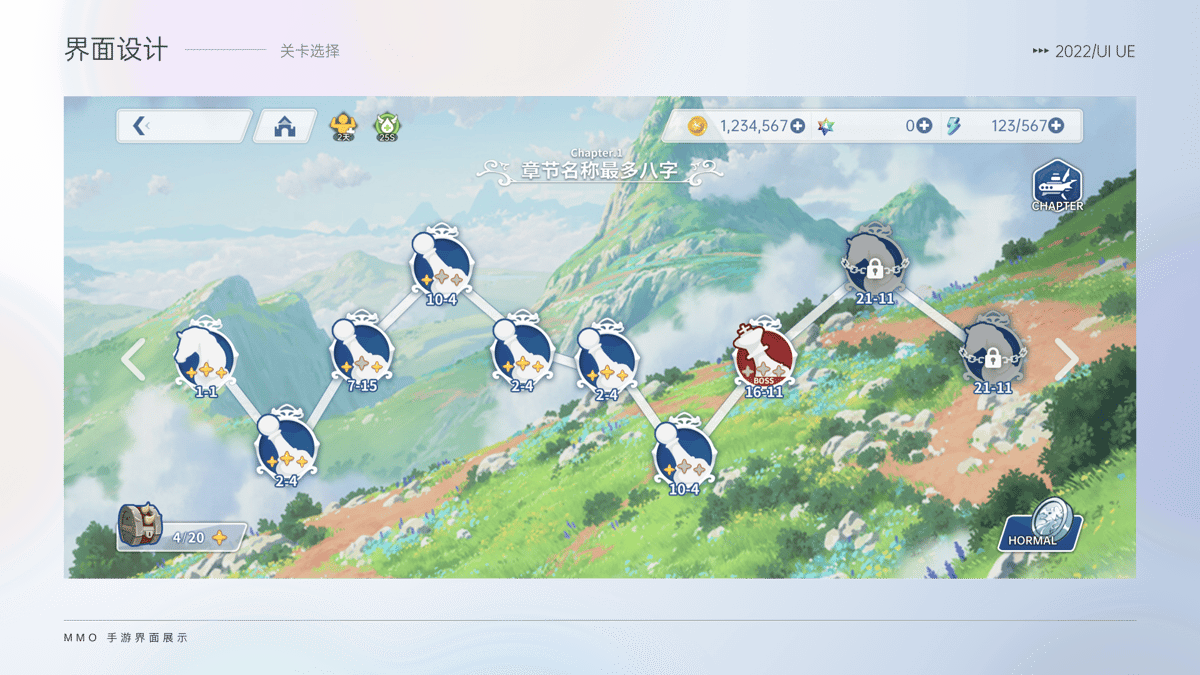Show the next map page with right arrow

[1067, 359]
